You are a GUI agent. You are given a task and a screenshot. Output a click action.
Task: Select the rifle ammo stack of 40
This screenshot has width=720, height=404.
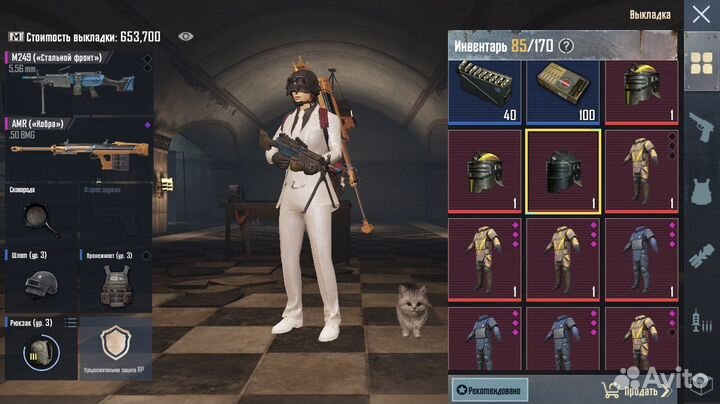486,92
